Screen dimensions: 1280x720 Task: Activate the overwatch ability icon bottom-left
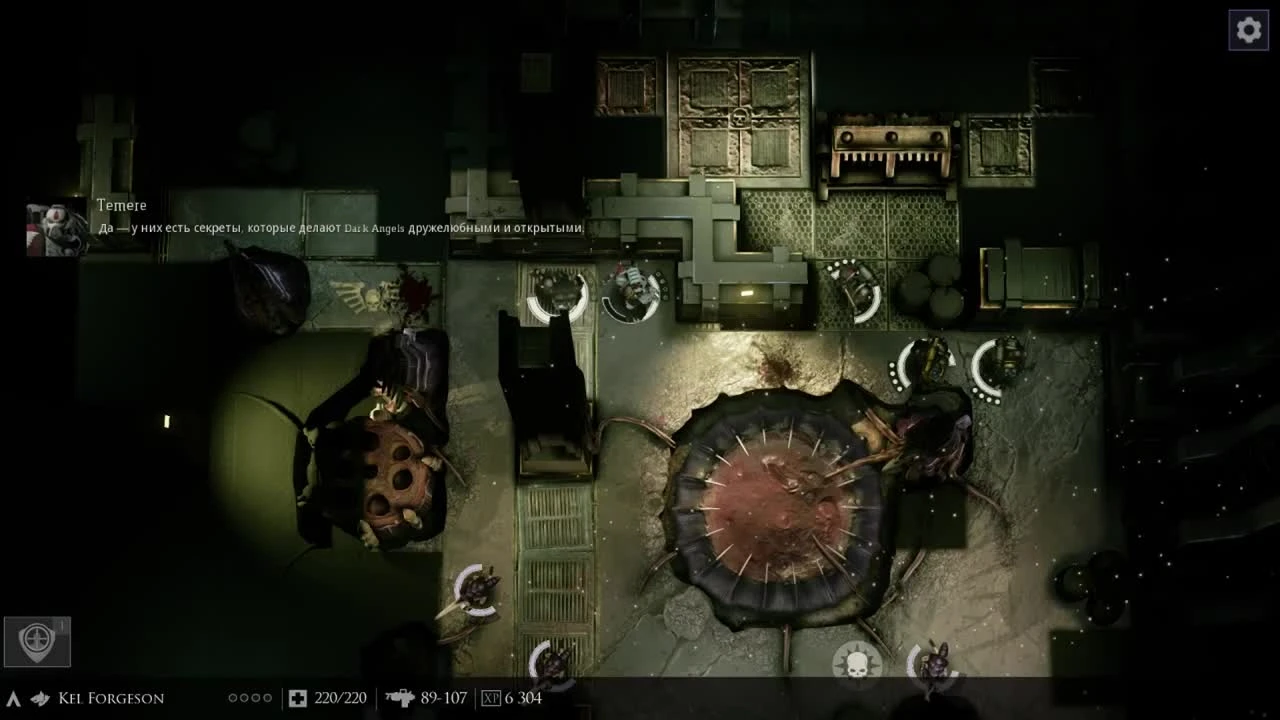tap(38, 643)
